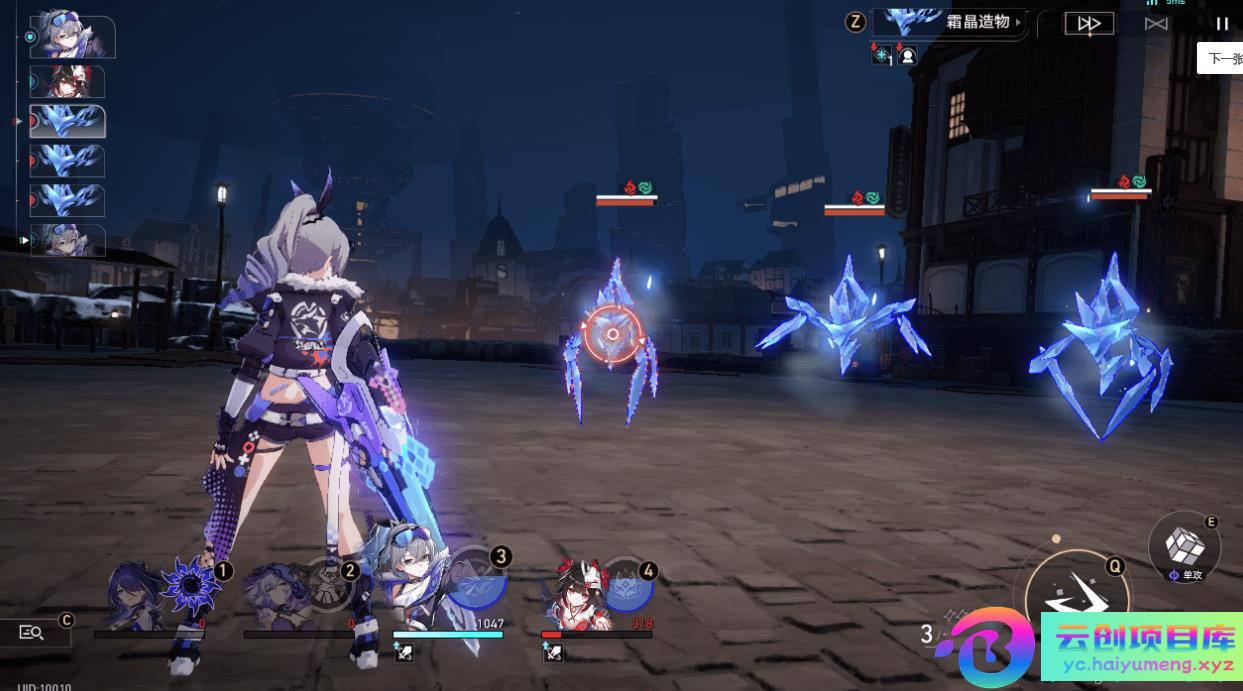Toggle the double-speed battle button
The image size is (1243, 691).
[1089, 23]
